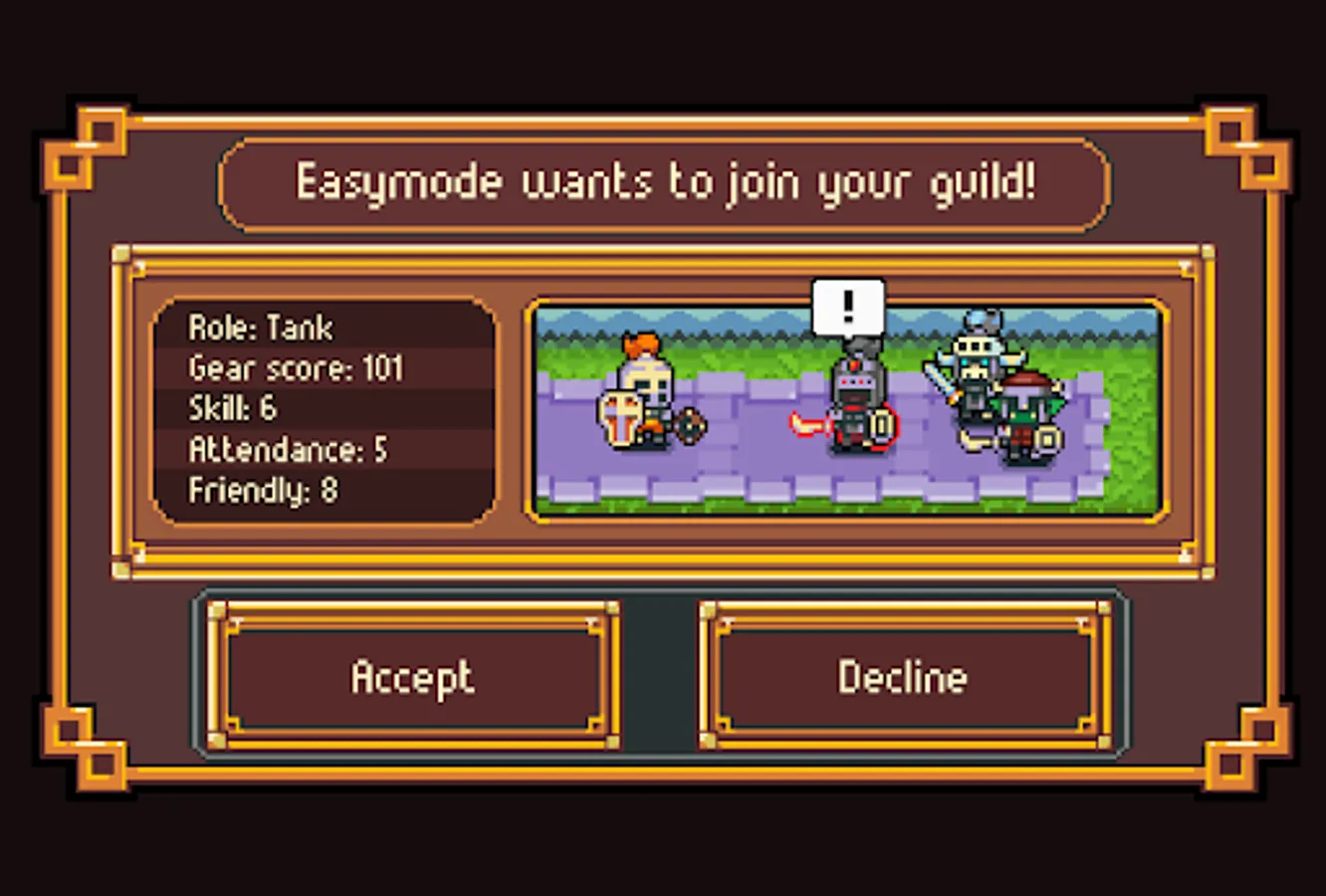This screenshot has height=896, width=1326.
Task: Click the Role: Tank stat line
Action: point(261,327)
